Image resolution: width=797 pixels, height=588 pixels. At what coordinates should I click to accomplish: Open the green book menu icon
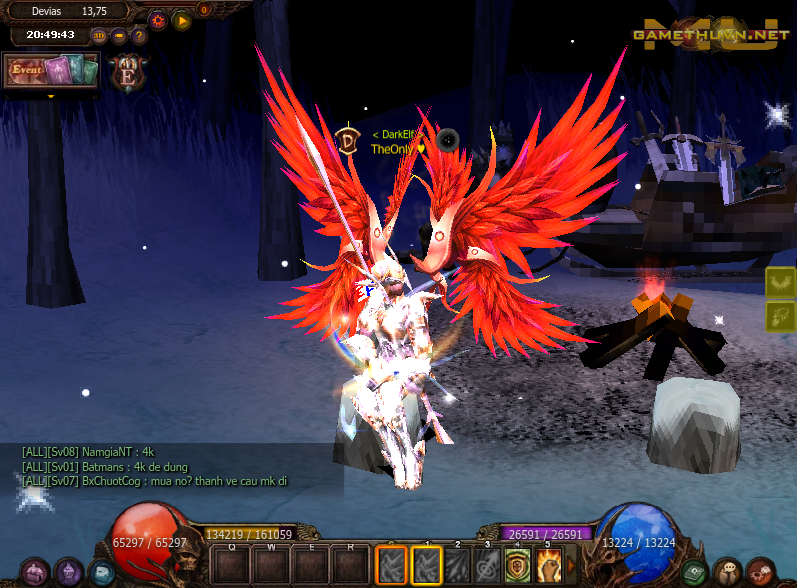pyautogui.click(x=694, y=572)
